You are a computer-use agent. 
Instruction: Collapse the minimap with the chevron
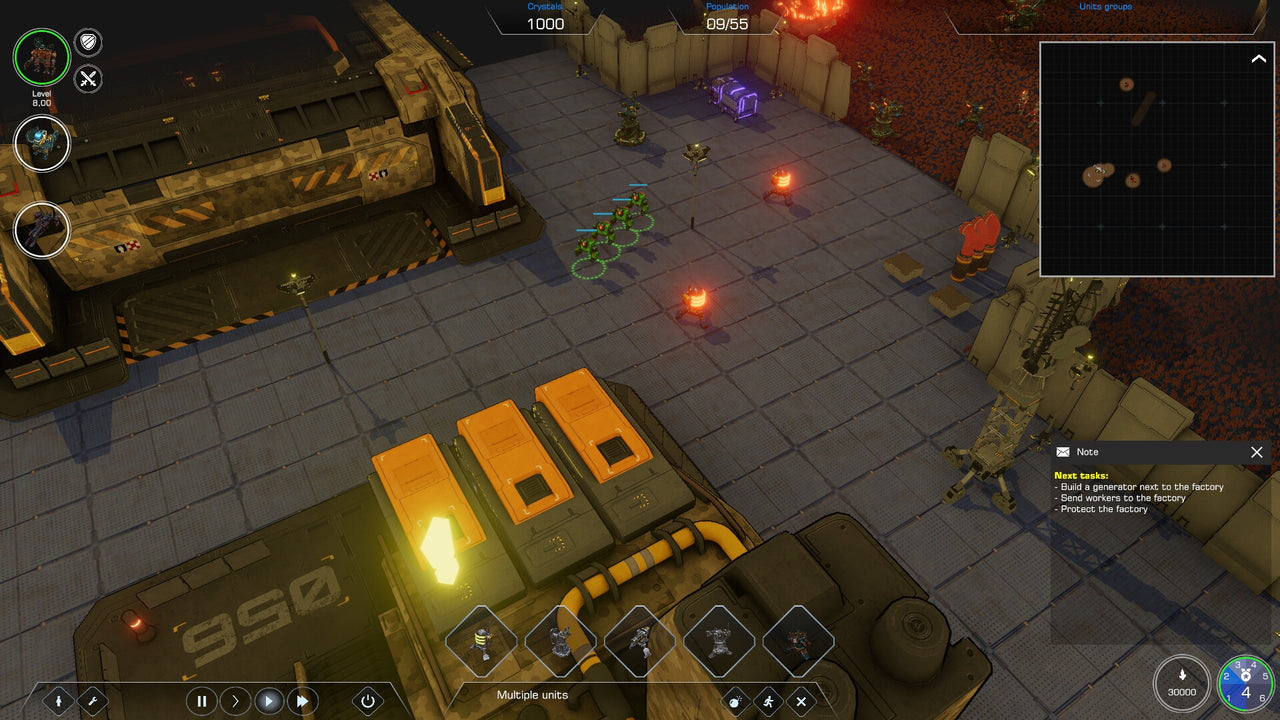pyautogui.click(x=1258, y=57)
